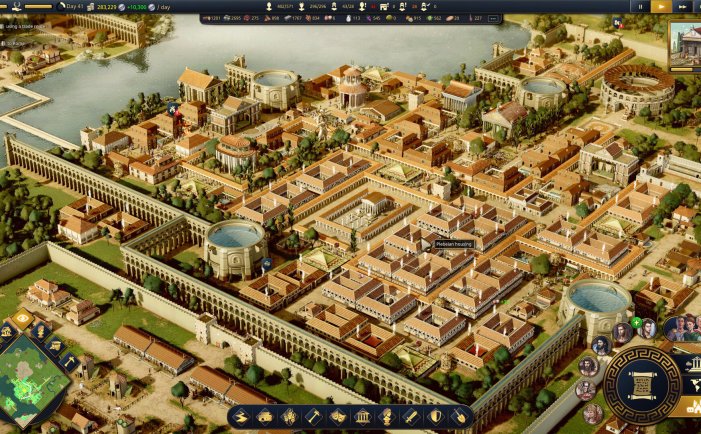Open the wheat farming build category

(x=289, y=416)
